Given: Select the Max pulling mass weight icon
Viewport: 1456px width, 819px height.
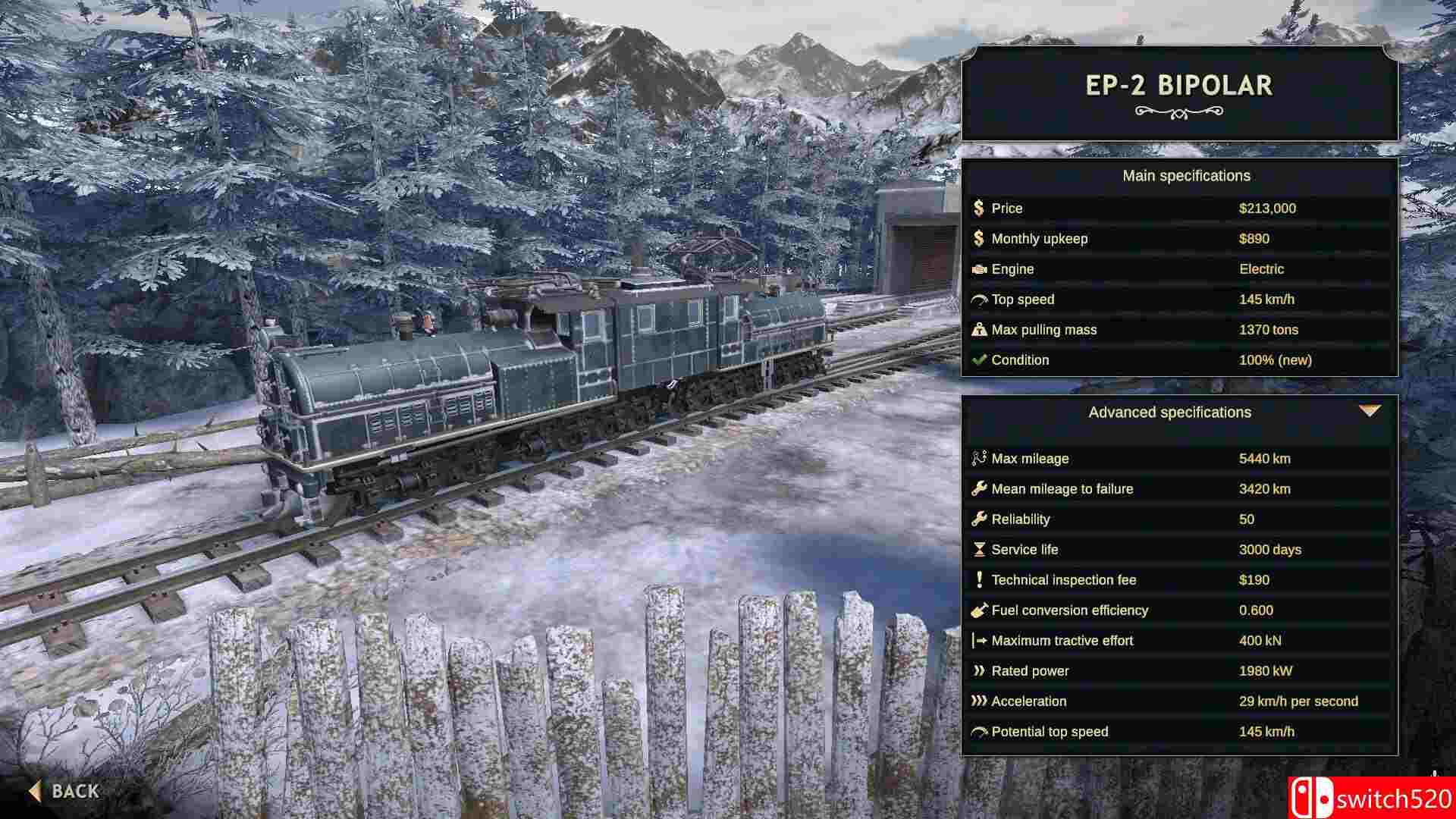Looking at the screenshot, I should tap(978, 329).
